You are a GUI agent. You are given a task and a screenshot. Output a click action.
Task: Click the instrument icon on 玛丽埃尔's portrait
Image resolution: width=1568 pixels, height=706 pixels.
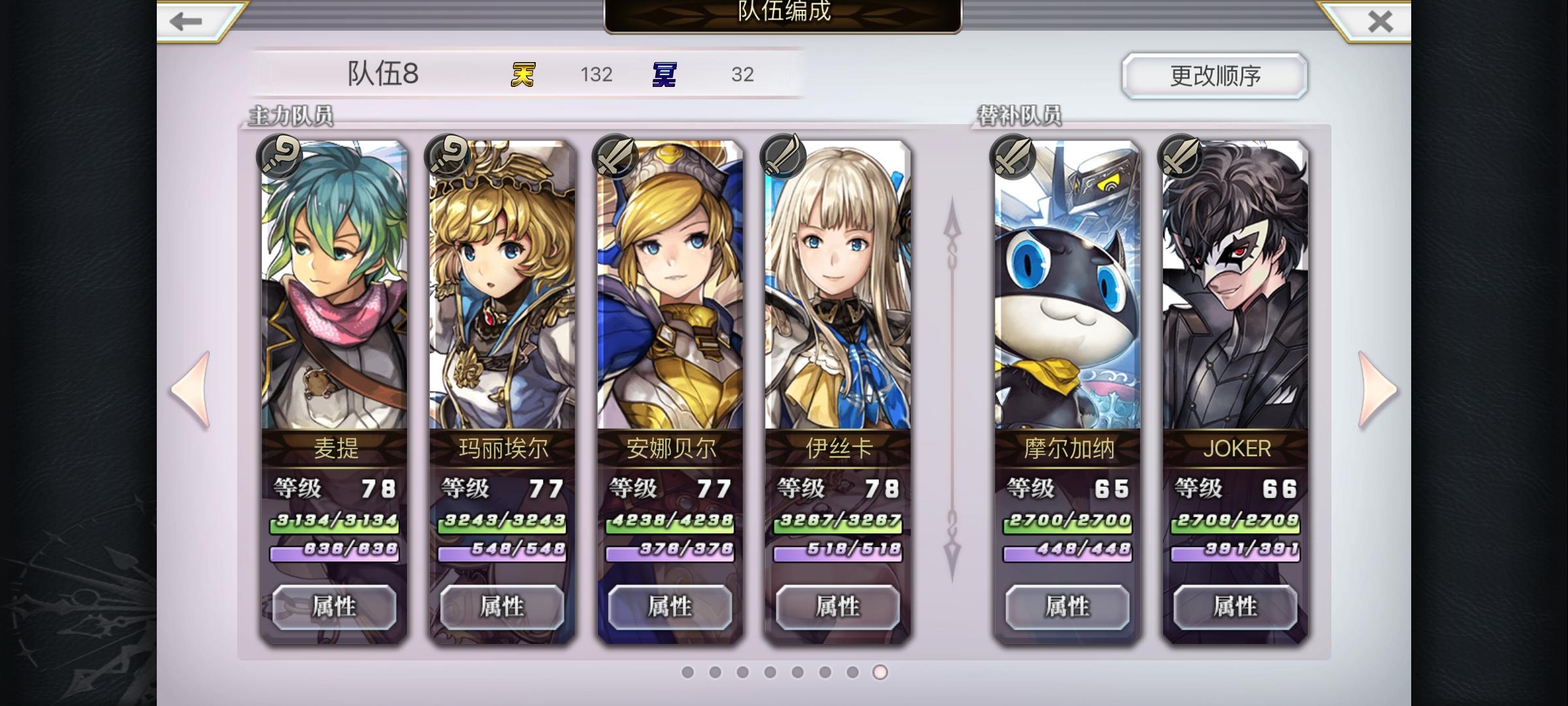pos(447,156)
